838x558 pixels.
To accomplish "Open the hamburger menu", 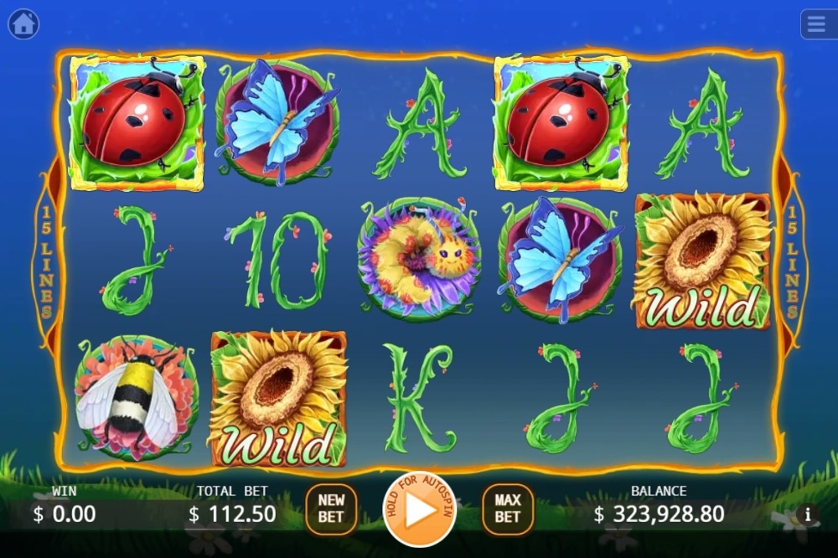I will 816,23.
